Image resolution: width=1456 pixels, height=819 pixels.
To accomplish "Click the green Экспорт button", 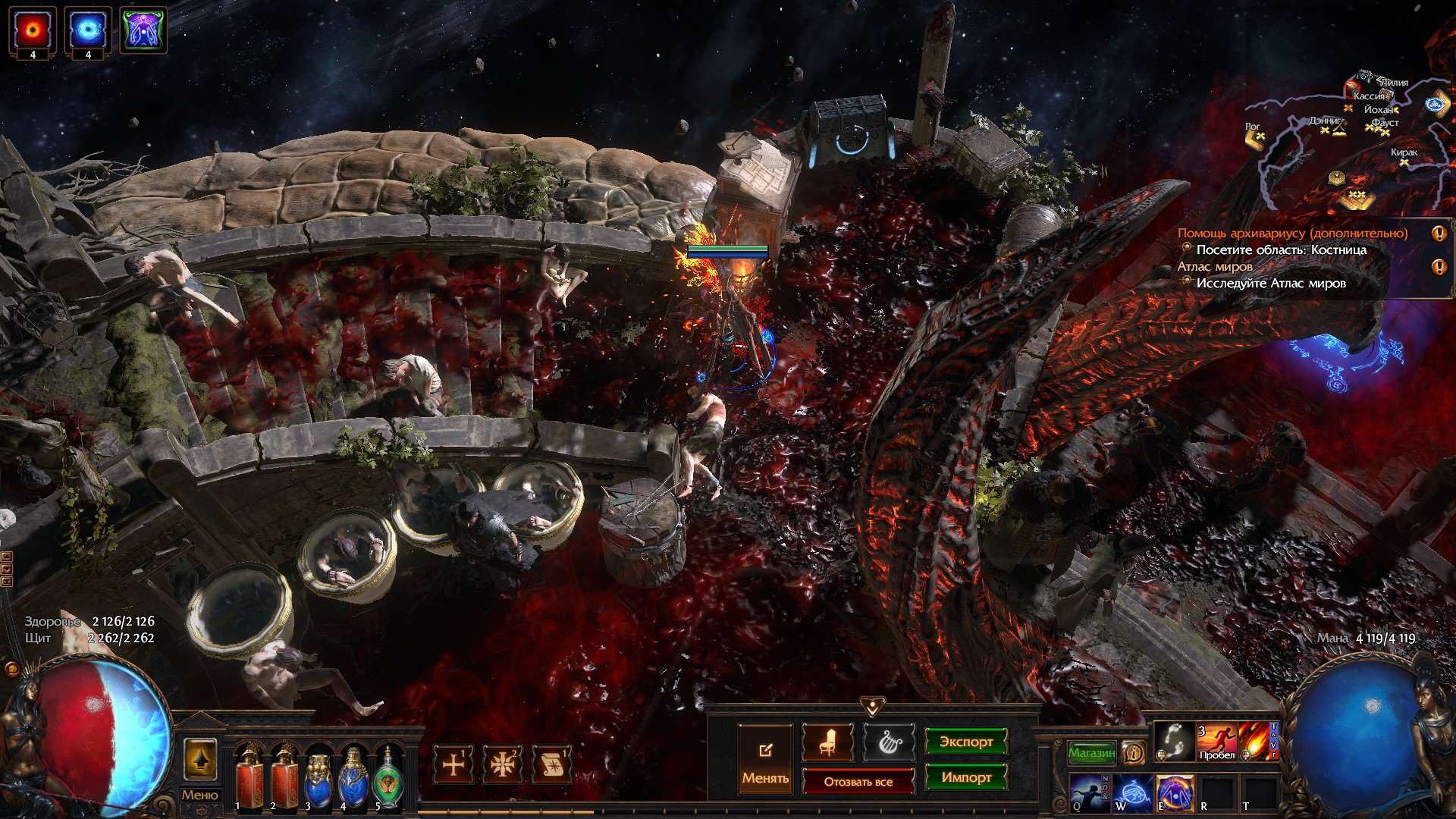I will pyautogui.click(x=965, y=742).
